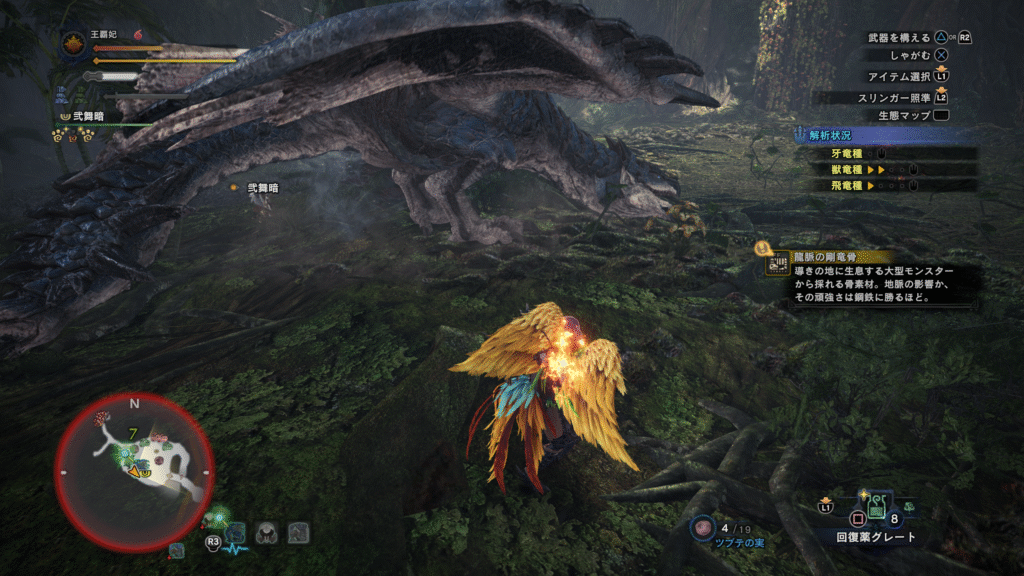Select the 牙竜種 research row

pyautogui.click(x=890, y=154)
